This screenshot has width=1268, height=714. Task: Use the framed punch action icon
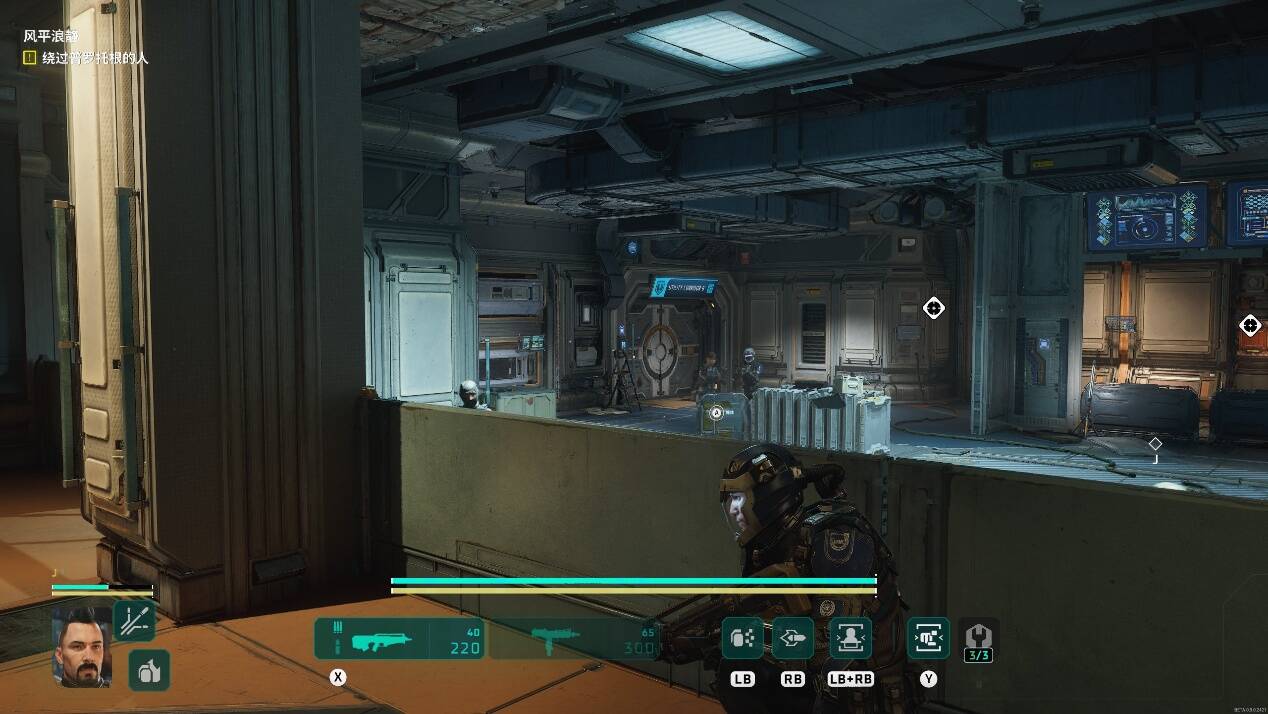coord(928,638)
